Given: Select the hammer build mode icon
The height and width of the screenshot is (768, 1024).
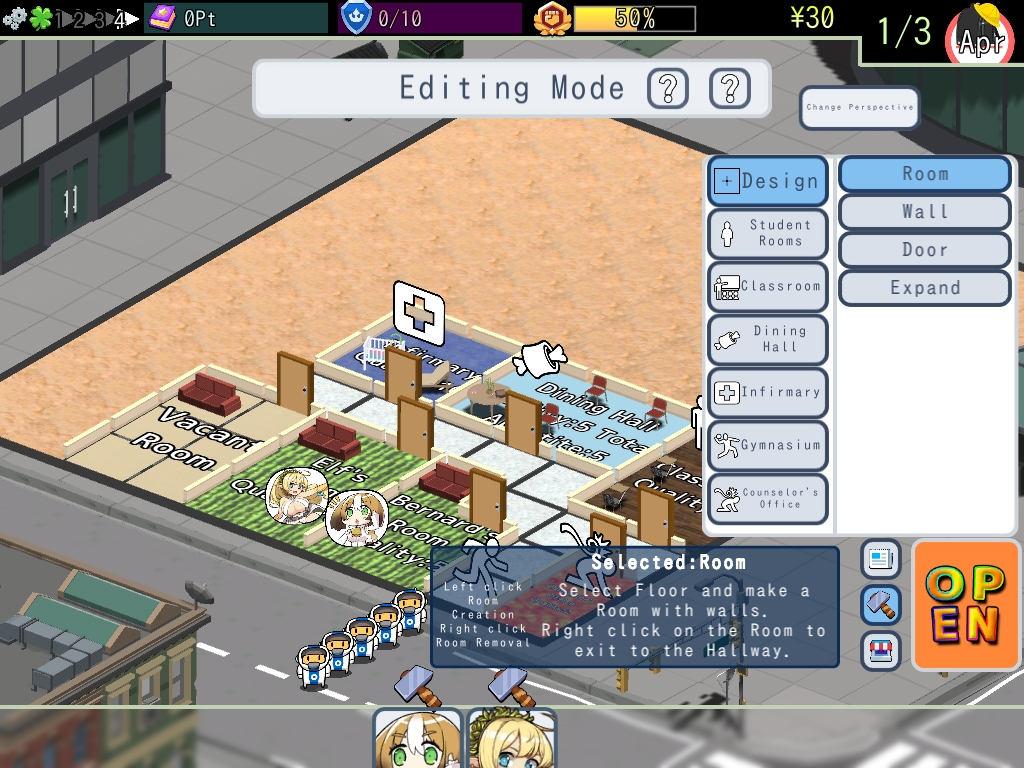Looking at the screenshot, I should tap(881, 604).
